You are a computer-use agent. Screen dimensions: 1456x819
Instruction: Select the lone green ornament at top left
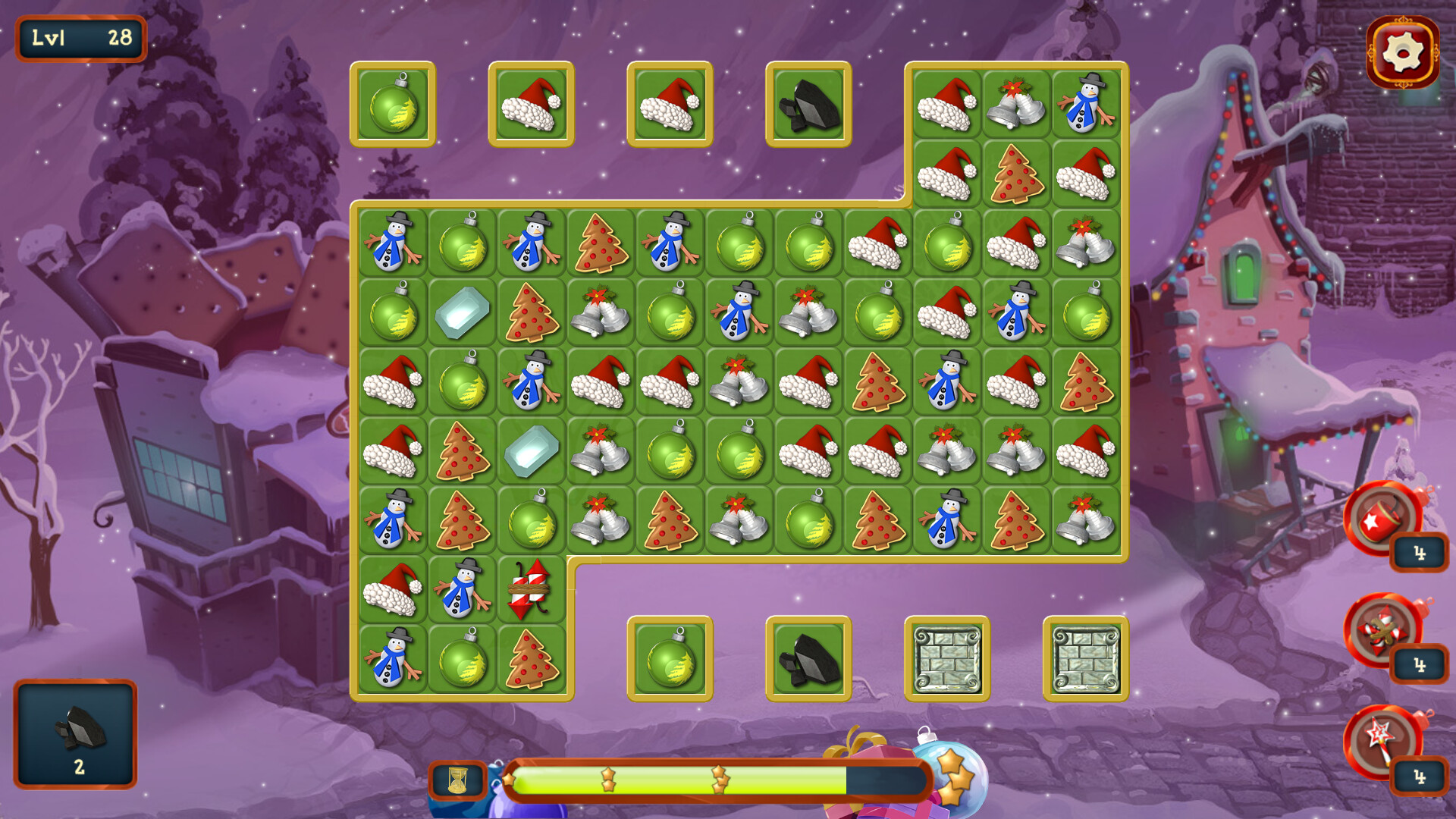[392, 106]
